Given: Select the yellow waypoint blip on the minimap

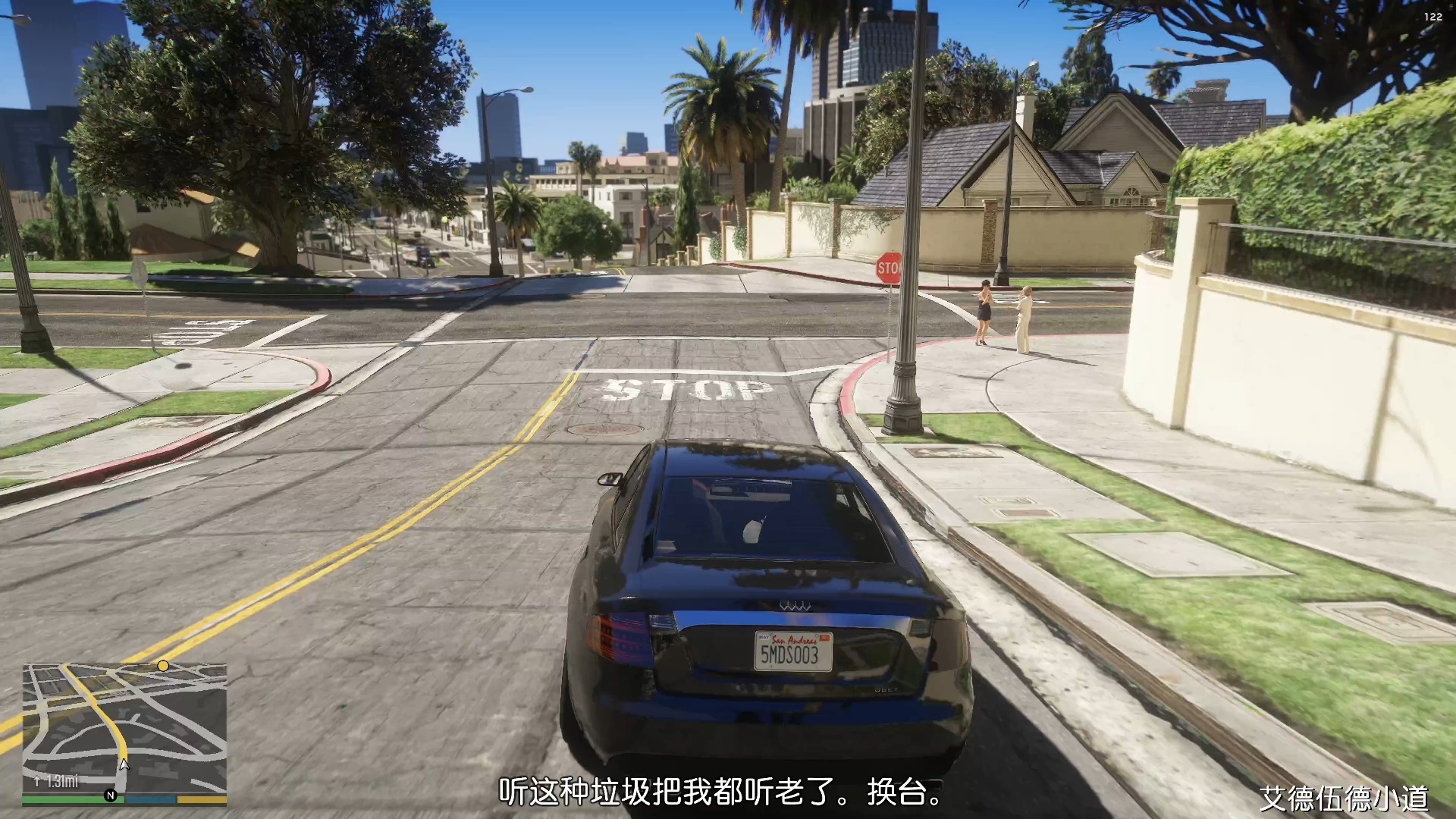Looking at the screenshot, I should click(163, 666).
